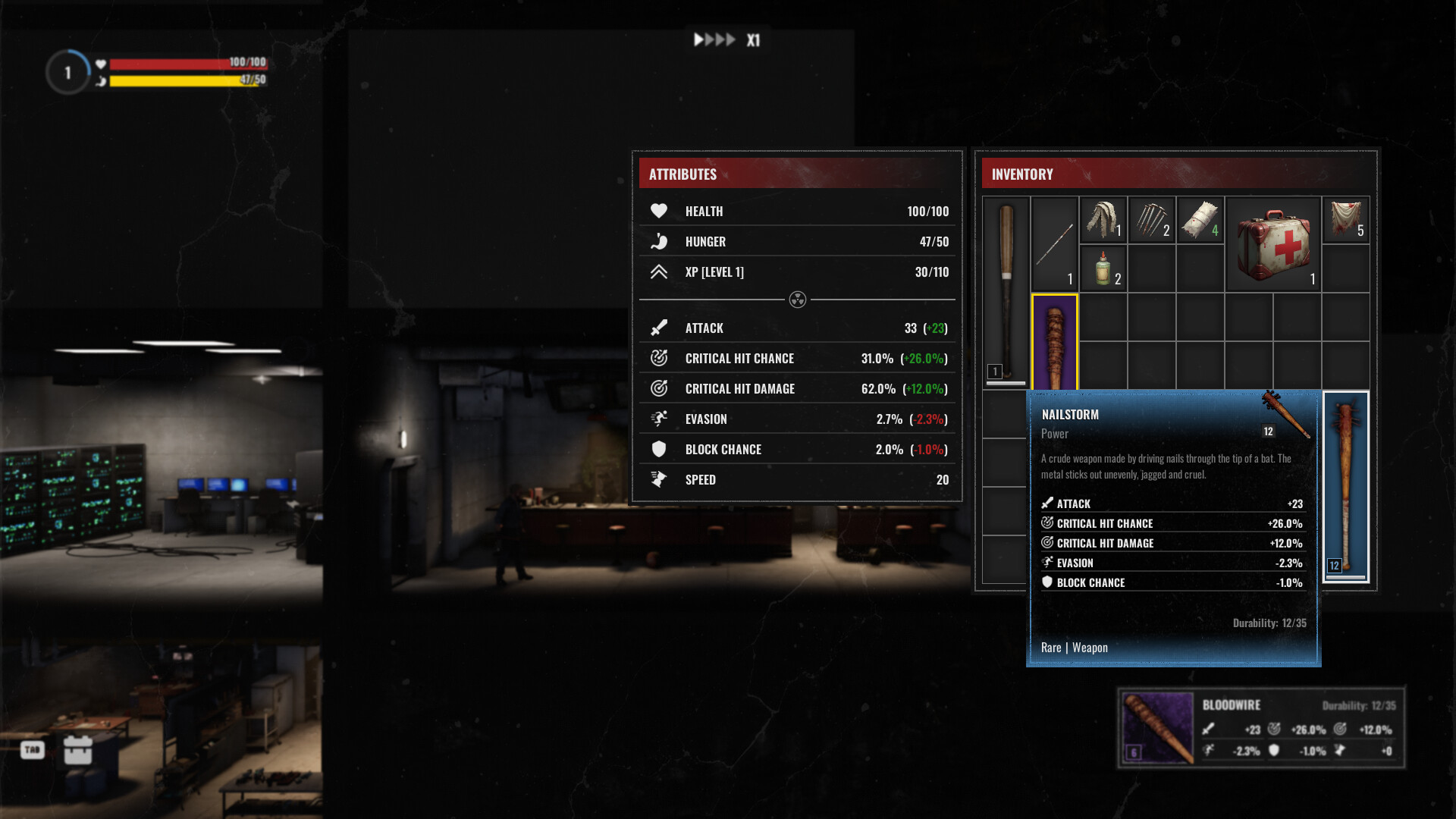Click the XP Level 1 chevron icon

tap(658, 271)
